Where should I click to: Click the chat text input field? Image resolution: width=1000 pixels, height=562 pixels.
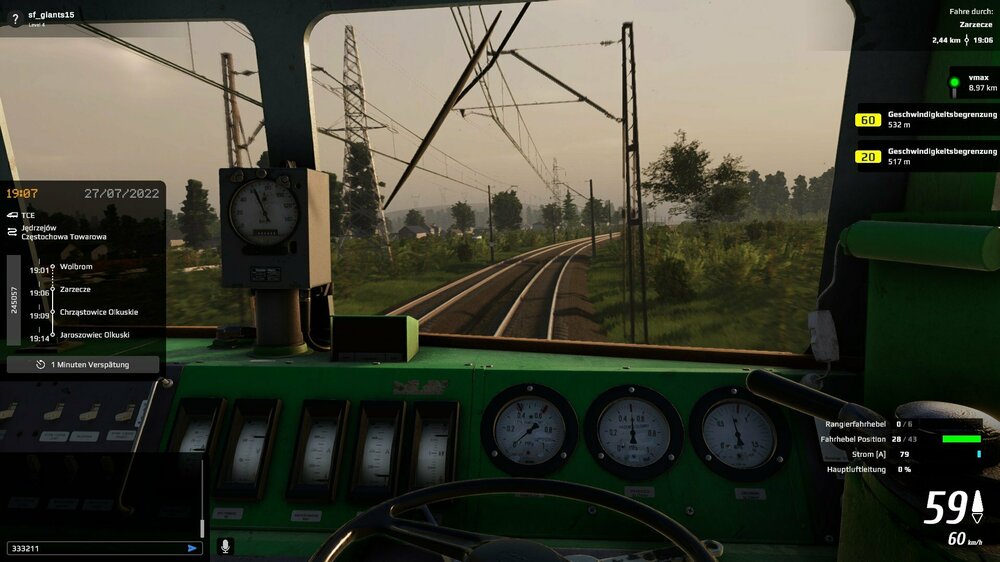tap(95, 548)
